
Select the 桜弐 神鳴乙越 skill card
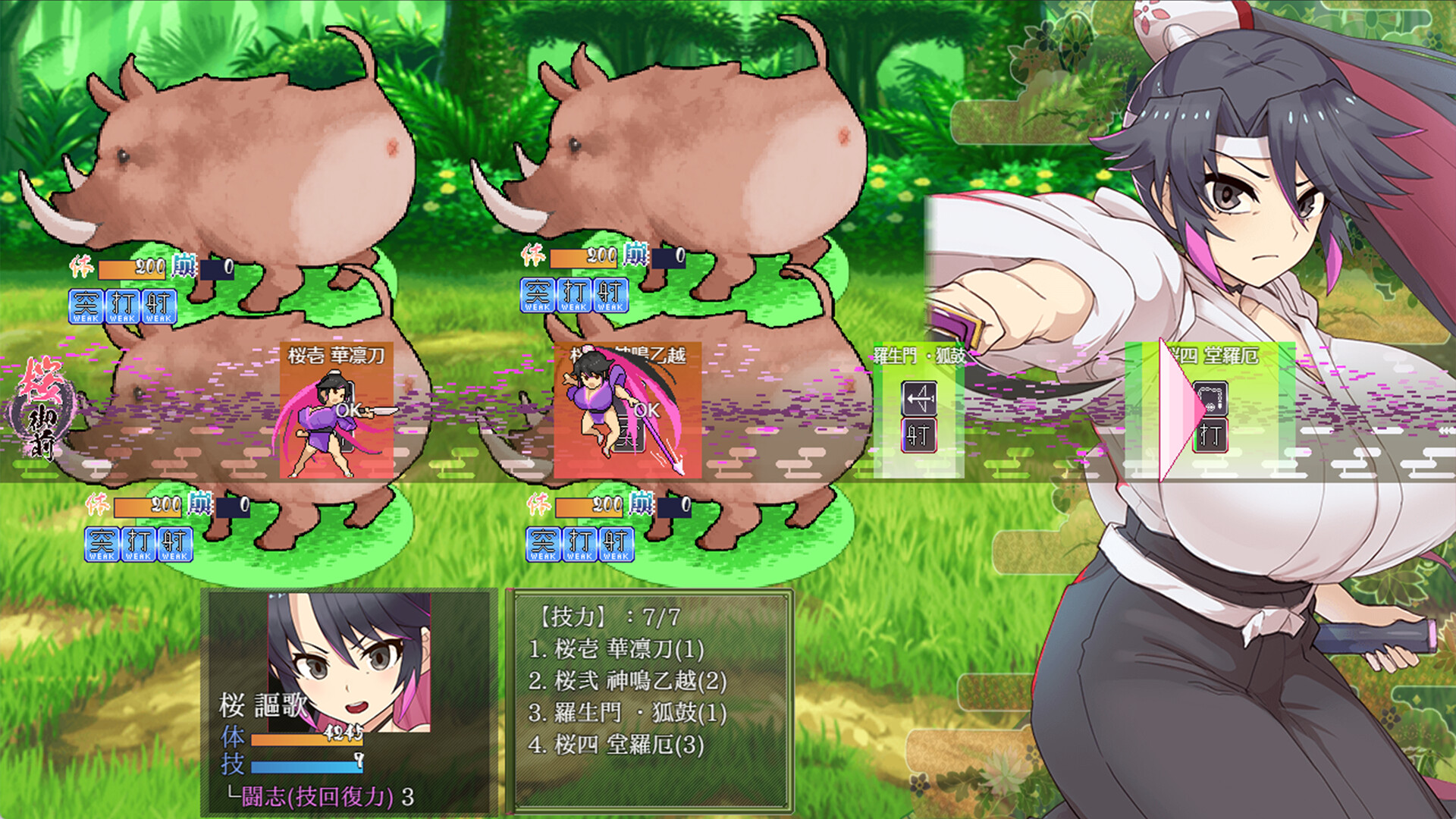pos(627,410)
